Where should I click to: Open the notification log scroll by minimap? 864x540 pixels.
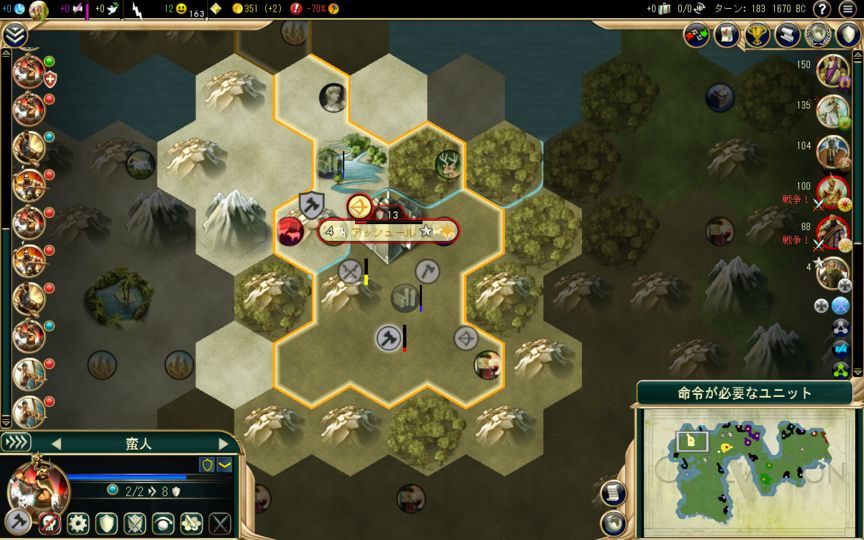click(x=615, y=493)
